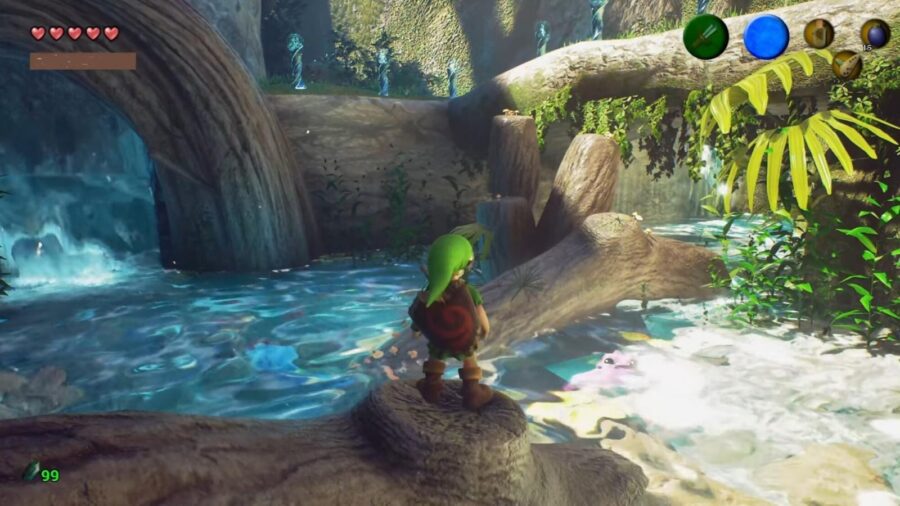Select the ocarina item slot
This screenshot has width=900, height=506.
coord(846,64)
